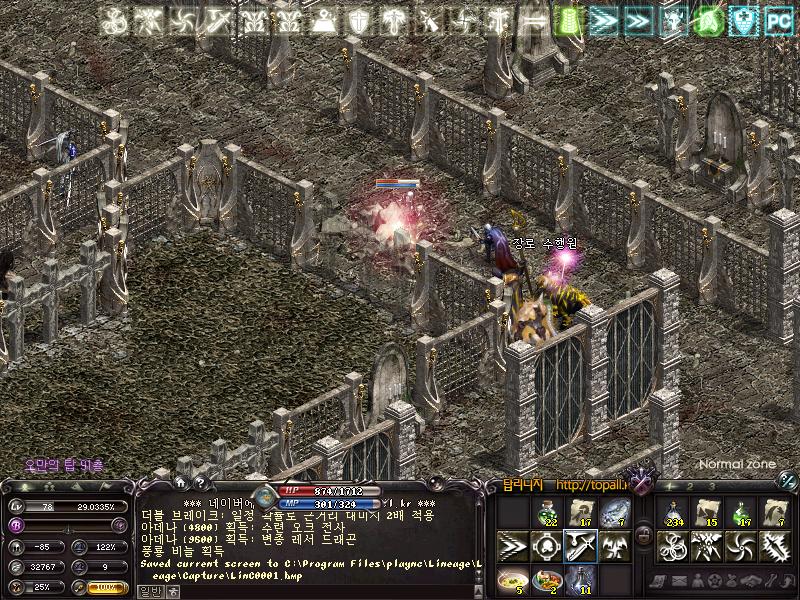Use the salad dish with count 2
Screen dimensions: 800x600
[547, 579]
